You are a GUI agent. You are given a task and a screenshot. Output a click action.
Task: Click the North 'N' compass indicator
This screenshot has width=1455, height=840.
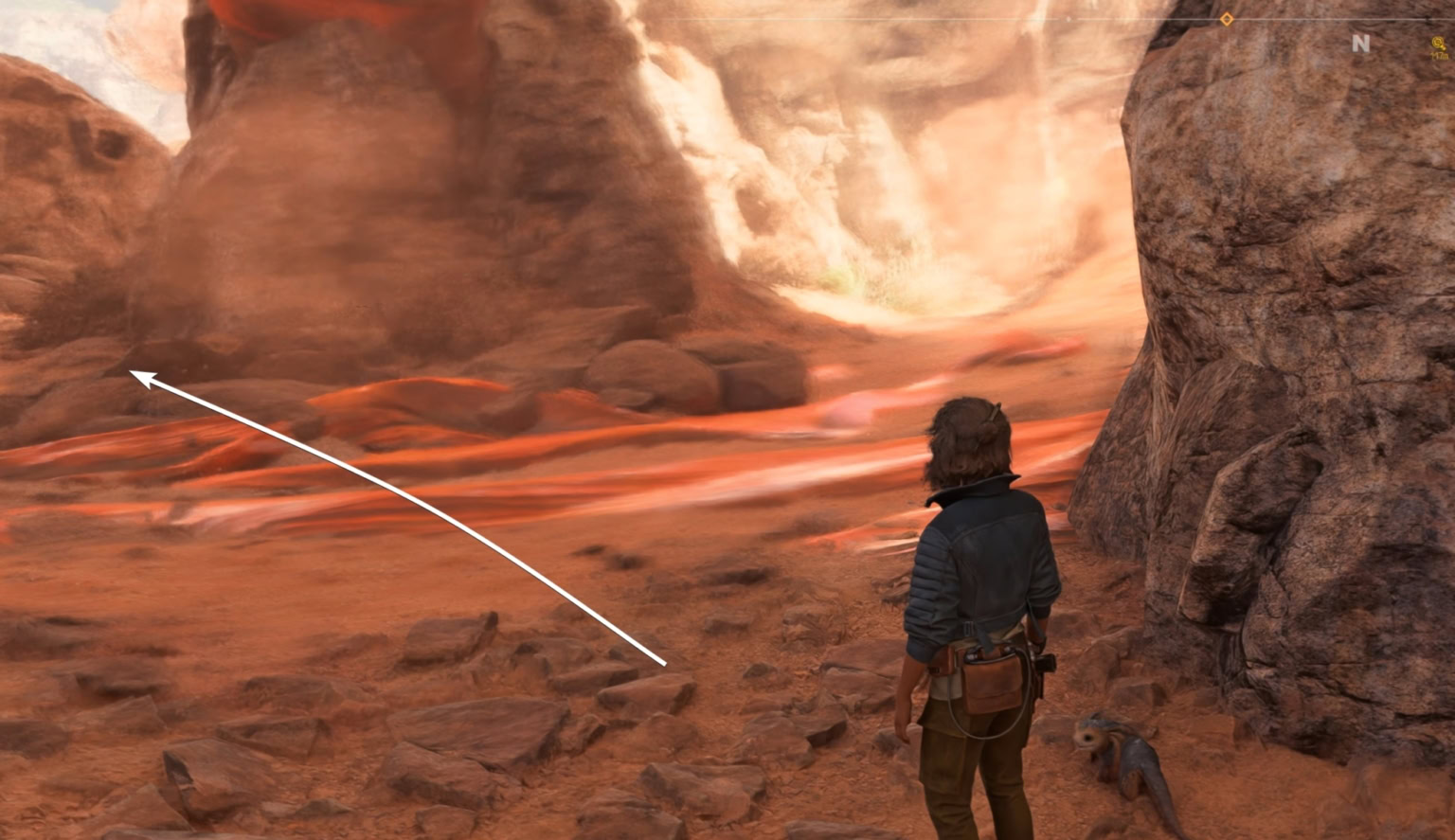[1360, 44]
